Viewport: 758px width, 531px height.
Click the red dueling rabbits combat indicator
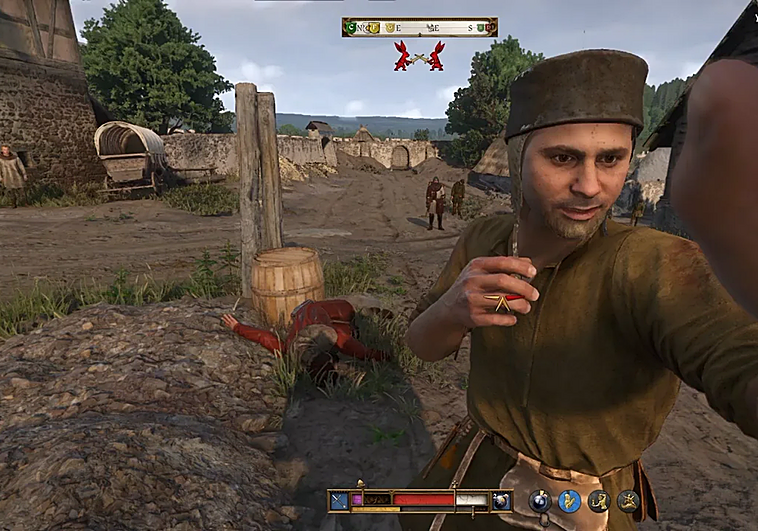pyautogui.click(x=419, y=56)
